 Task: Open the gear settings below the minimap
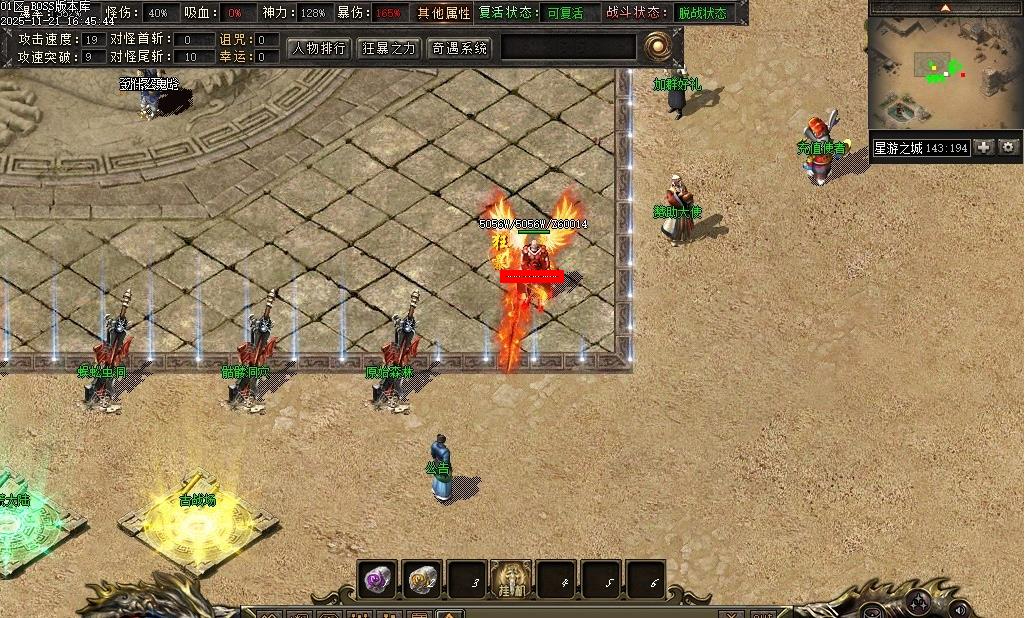coord(1009,147)
